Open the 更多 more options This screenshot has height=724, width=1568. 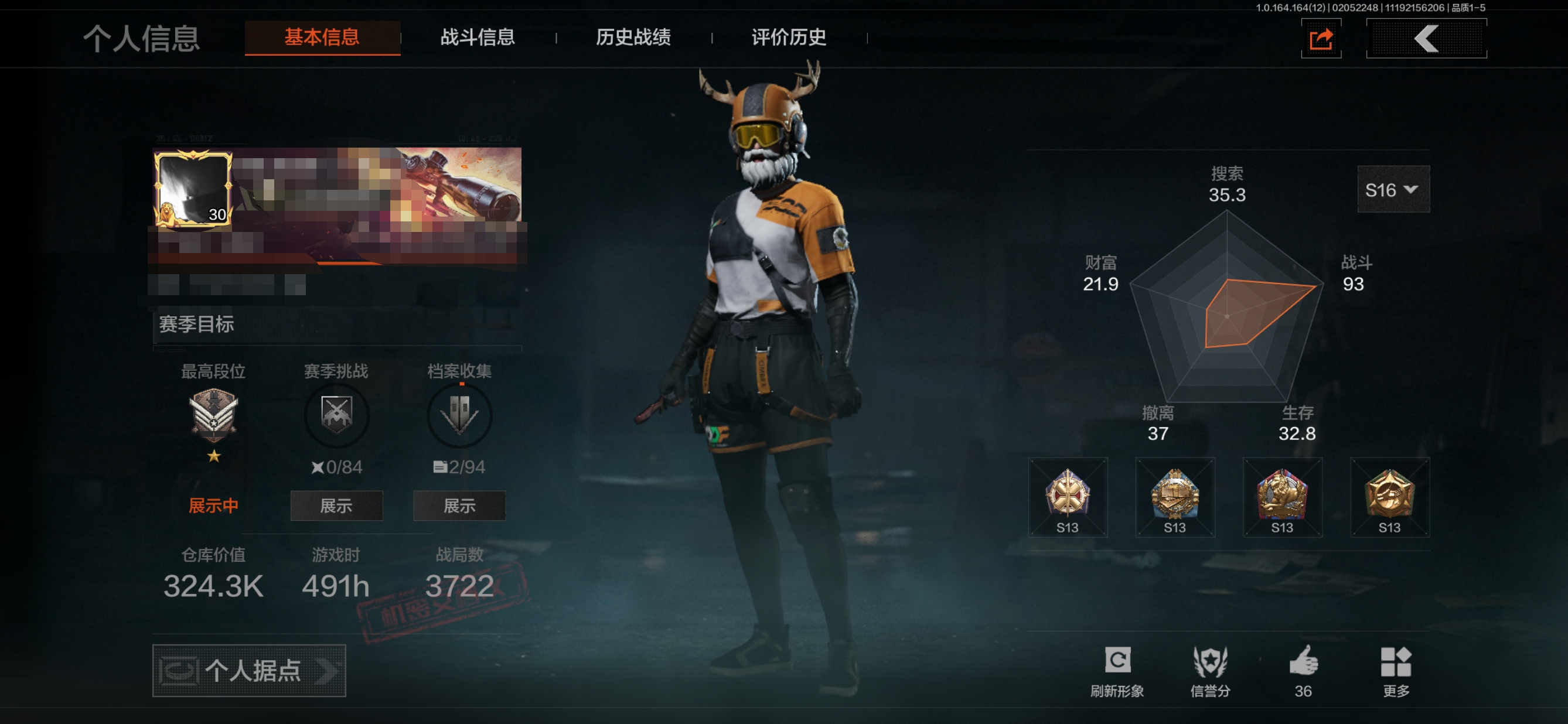[1396, 671]
